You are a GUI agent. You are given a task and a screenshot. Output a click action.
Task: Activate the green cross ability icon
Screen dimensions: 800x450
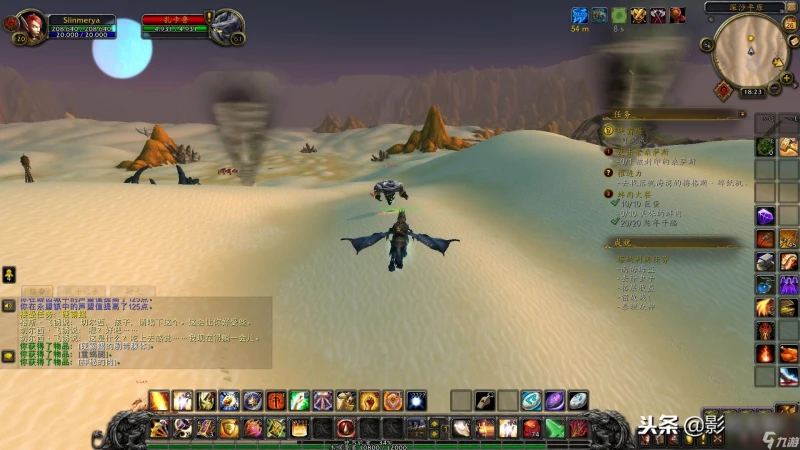pyautogui.click(x=299, y=401)
